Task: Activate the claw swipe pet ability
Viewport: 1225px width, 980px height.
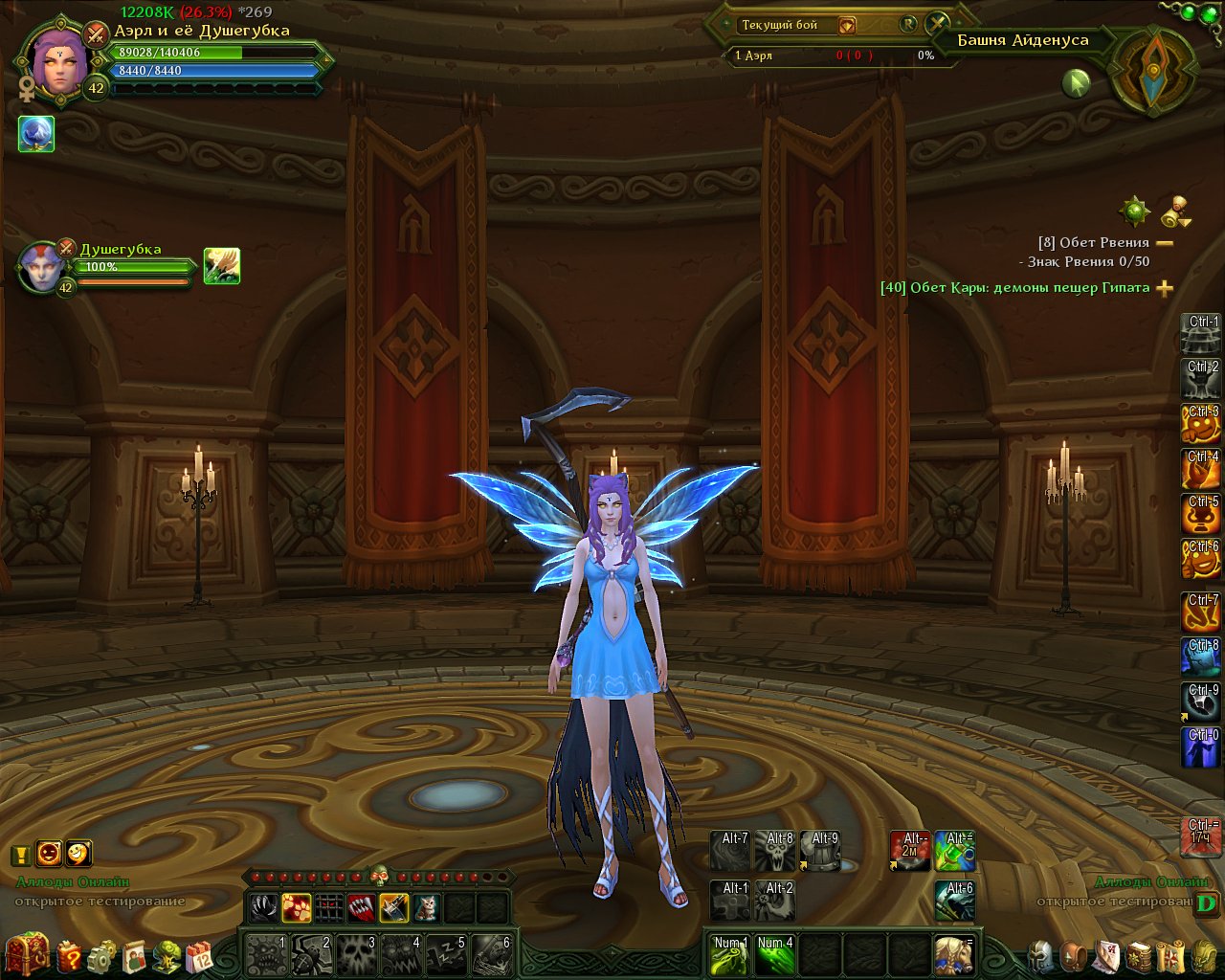Action: [x=263, y=906]
